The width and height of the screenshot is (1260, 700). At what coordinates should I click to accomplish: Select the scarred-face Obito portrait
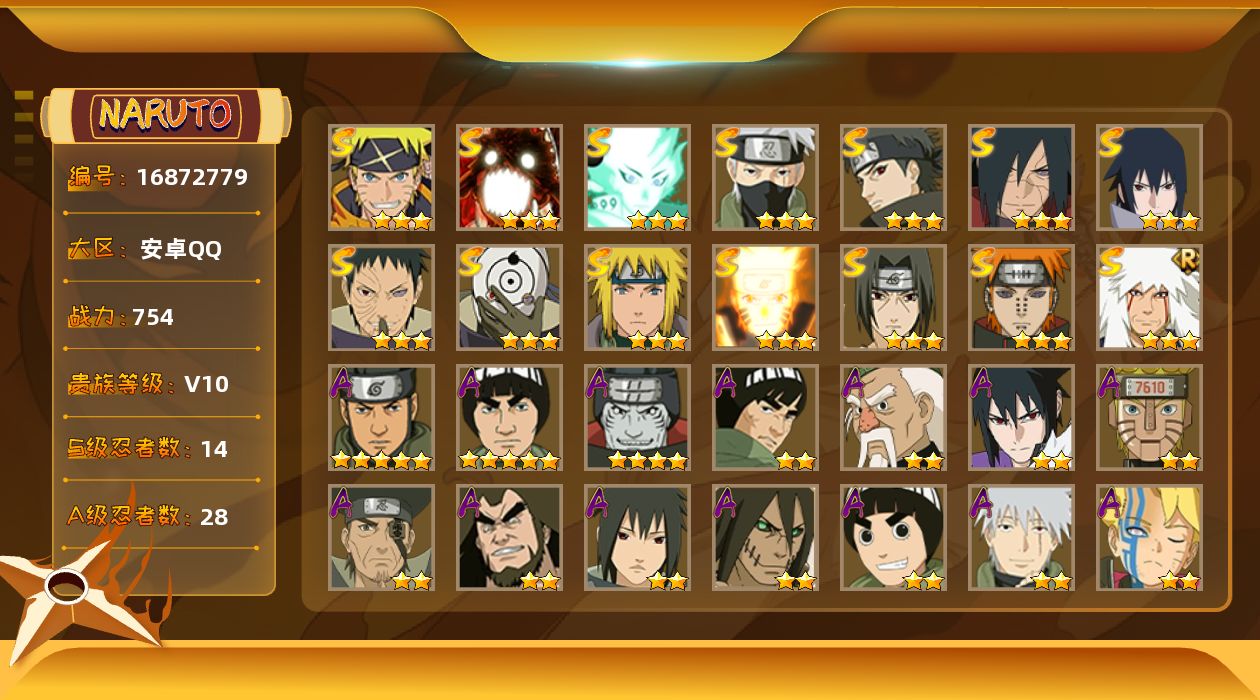pyautogui.click(x=381, y=297)
